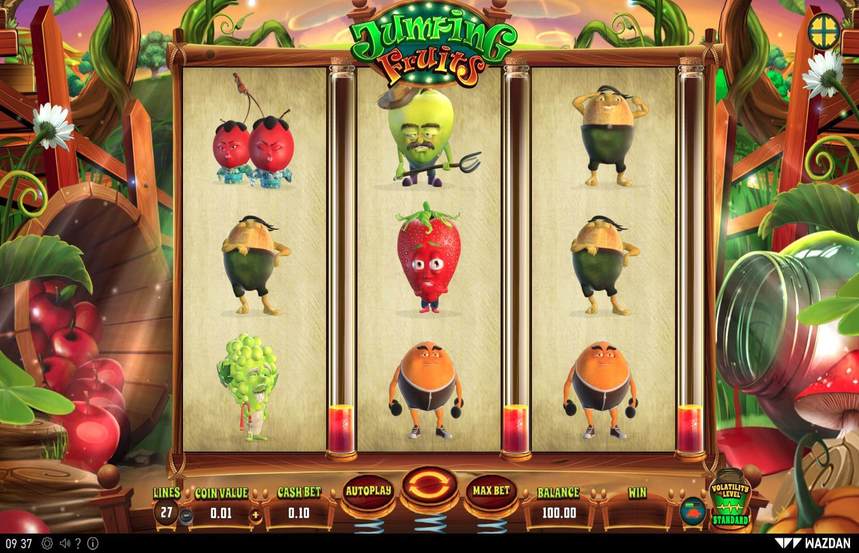Increase coin value with the plus button

point(255,514)
